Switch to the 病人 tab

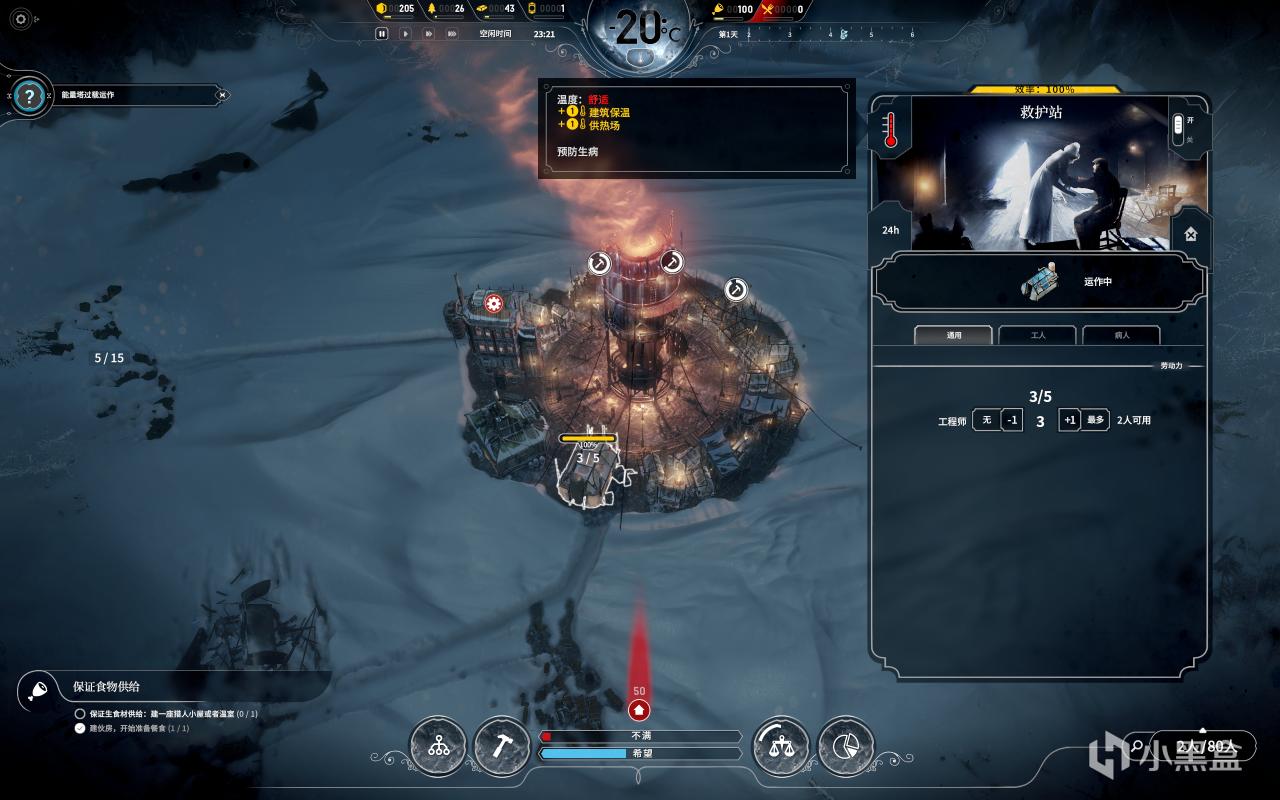coord(1121,336)
